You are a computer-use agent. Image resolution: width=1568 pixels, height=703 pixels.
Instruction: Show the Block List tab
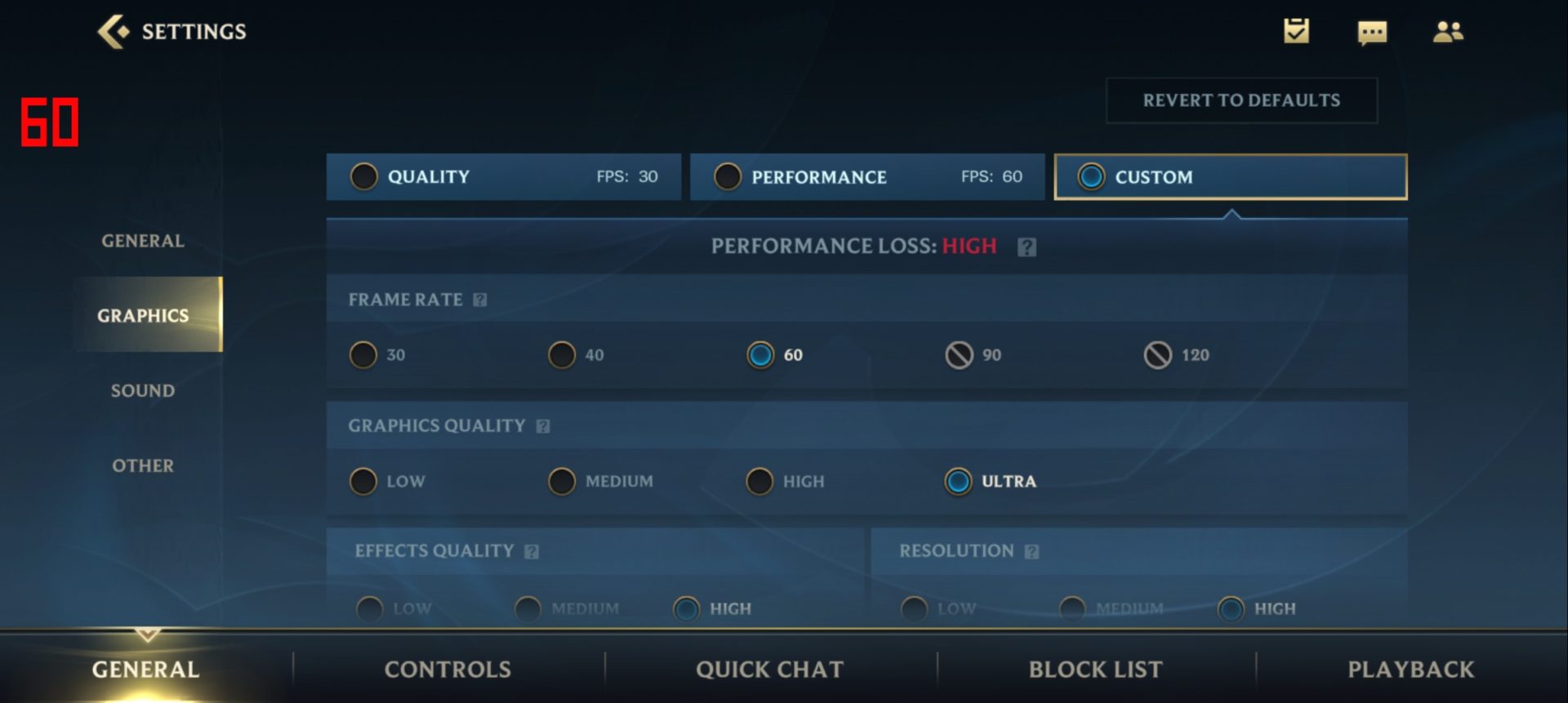(1095, 670)
